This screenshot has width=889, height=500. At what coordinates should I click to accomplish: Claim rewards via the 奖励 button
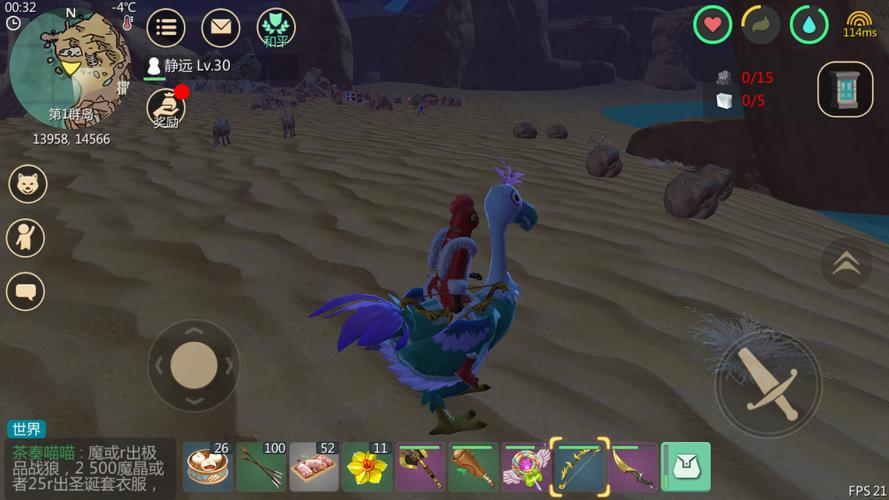(165, 108)
